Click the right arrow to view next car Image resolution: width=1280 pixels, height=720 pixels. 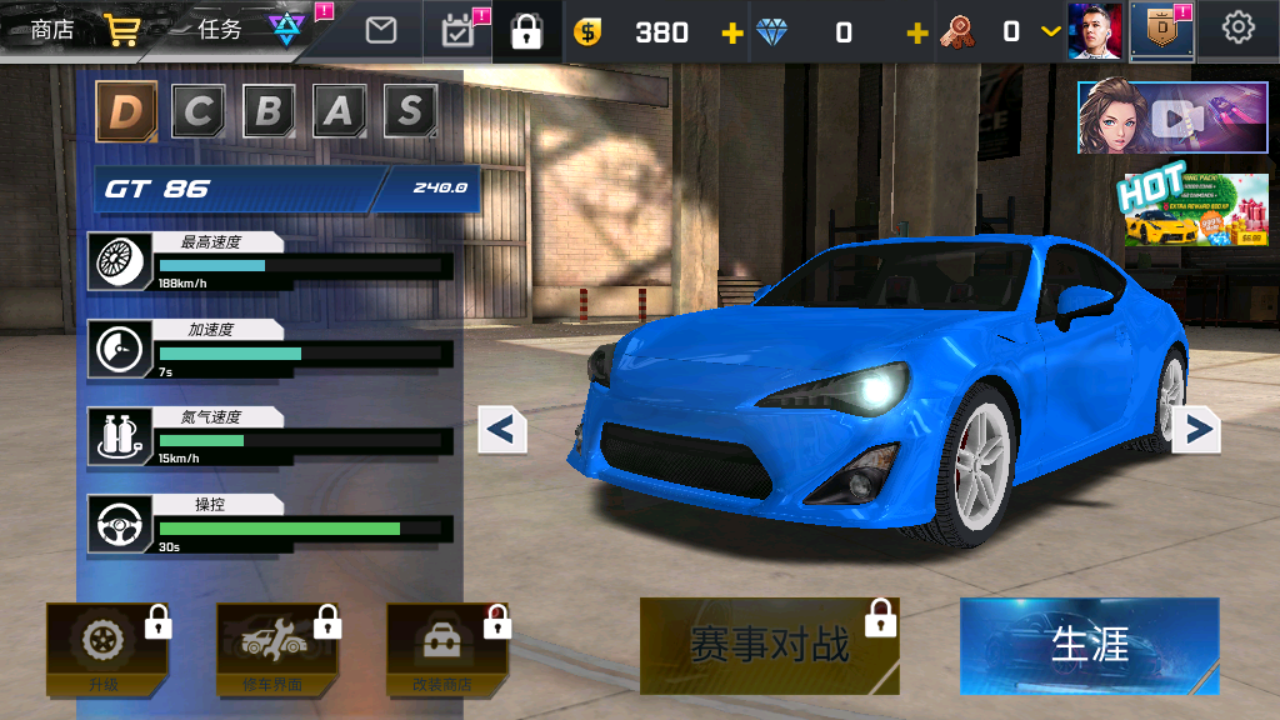point(1196,428)
